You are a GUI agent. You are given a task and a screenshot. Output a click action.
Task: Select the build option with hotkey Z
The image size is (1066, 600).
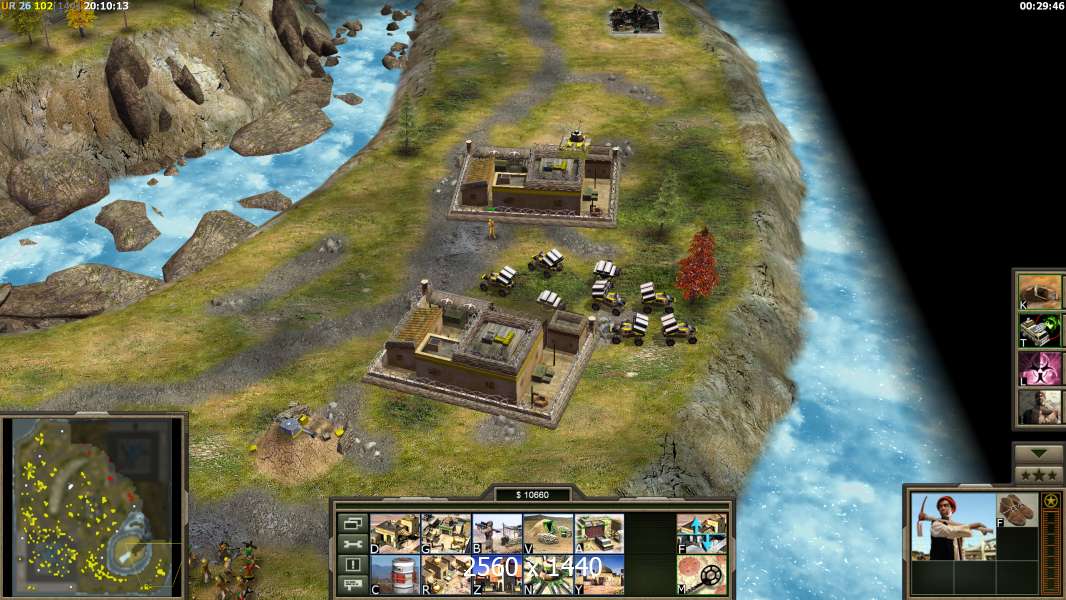tap(497, 574)
